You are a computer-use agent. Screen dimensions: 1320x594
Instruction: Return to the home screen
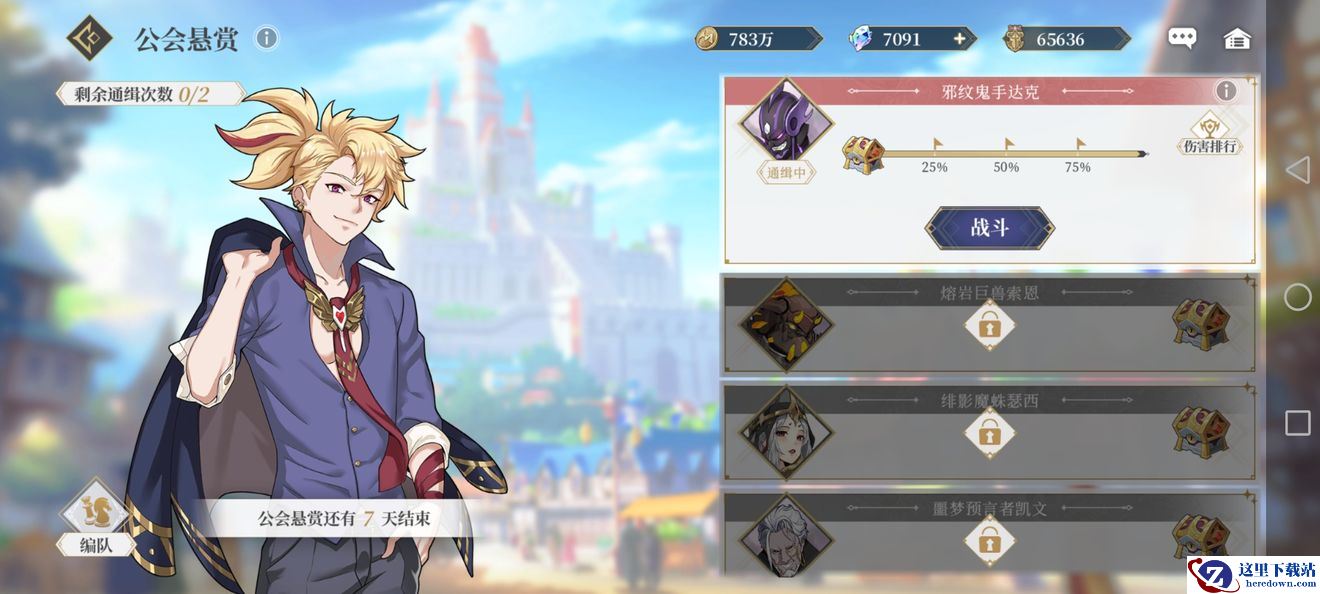pos(1237,39)
